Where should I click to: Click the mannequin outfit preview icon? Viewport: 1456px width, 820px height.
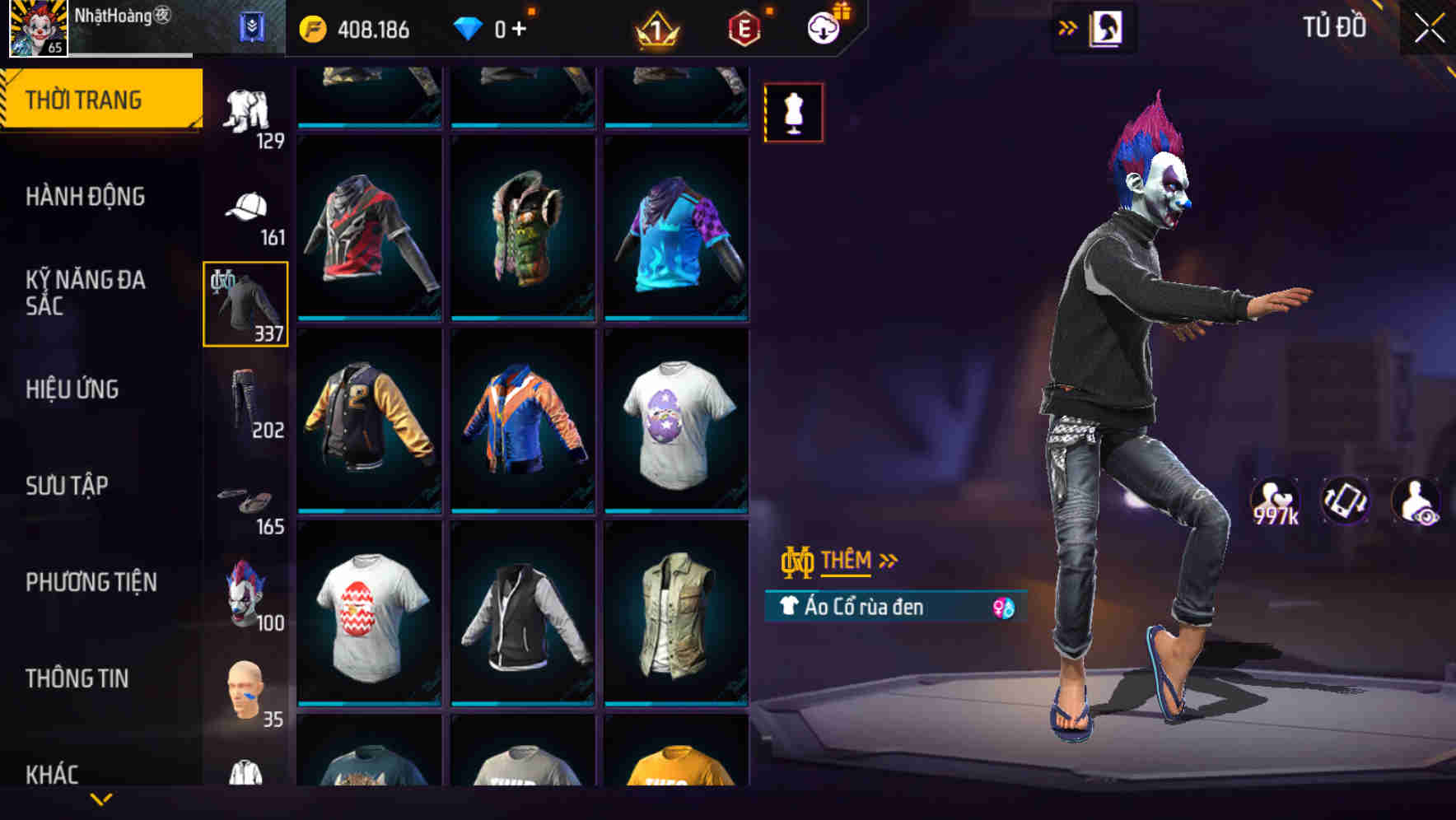coord(792,113)
